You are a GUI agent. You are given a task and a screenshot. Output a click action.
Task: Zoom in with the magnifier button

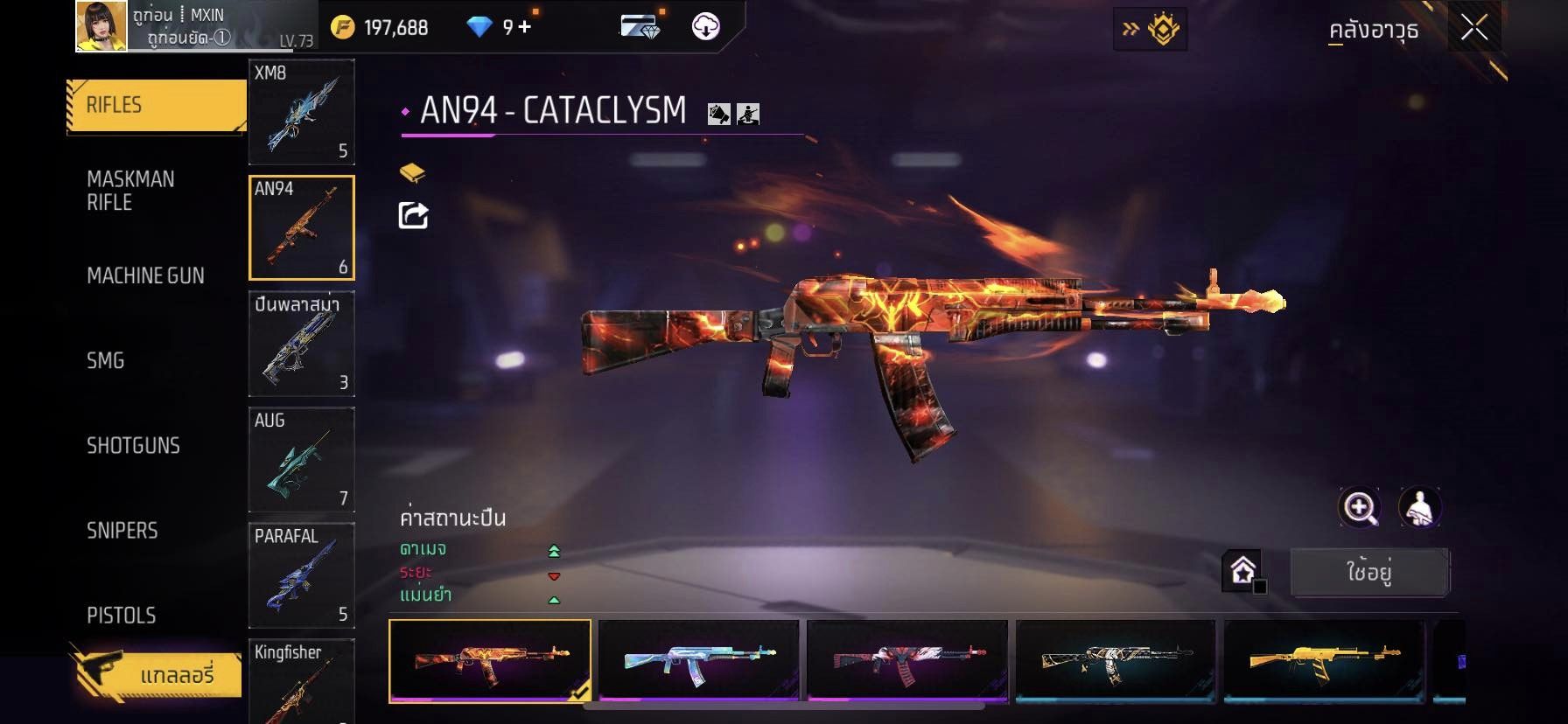pyautogui.click(x=1360, y=507)
